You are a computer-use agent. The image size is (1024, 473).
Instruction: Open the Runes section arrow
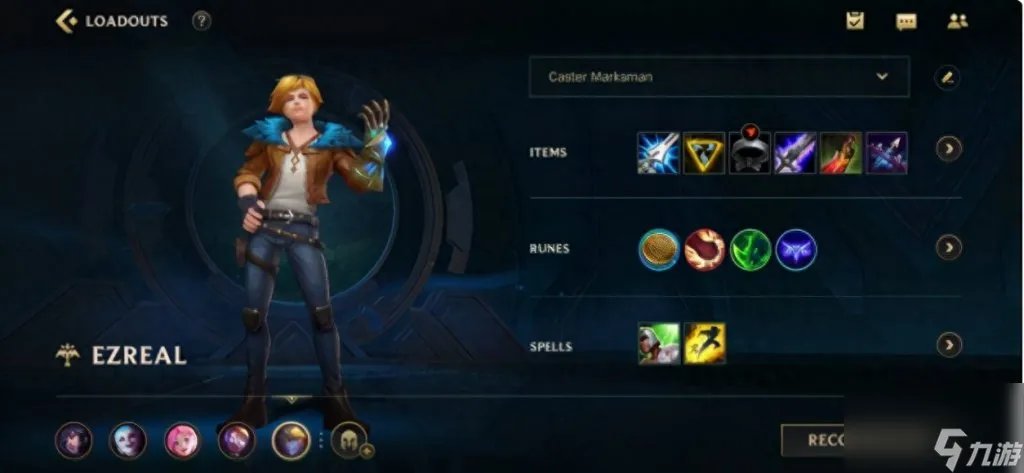point(948,247)
